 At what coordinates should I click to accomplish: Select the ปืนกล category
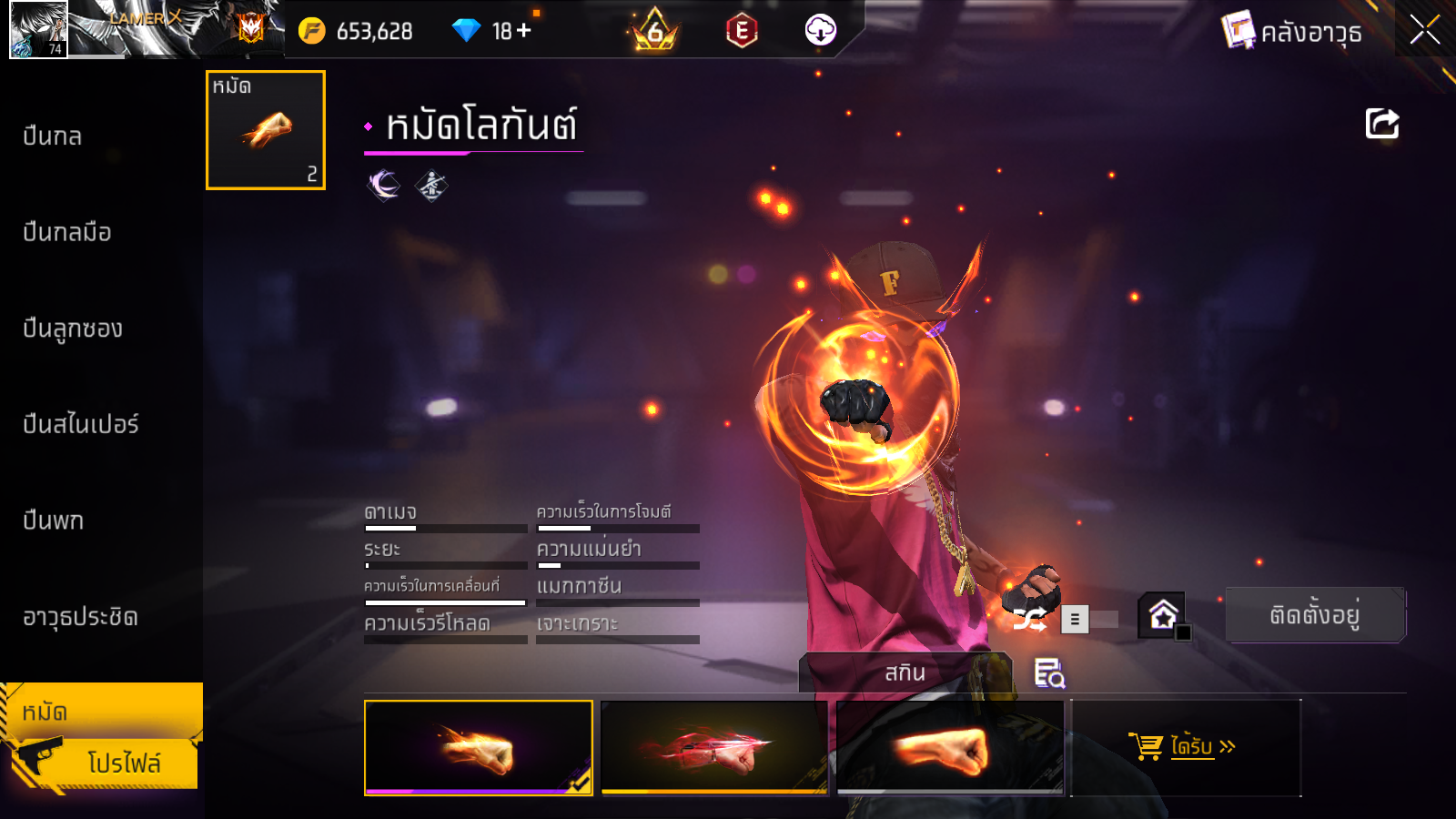[53, 136]
